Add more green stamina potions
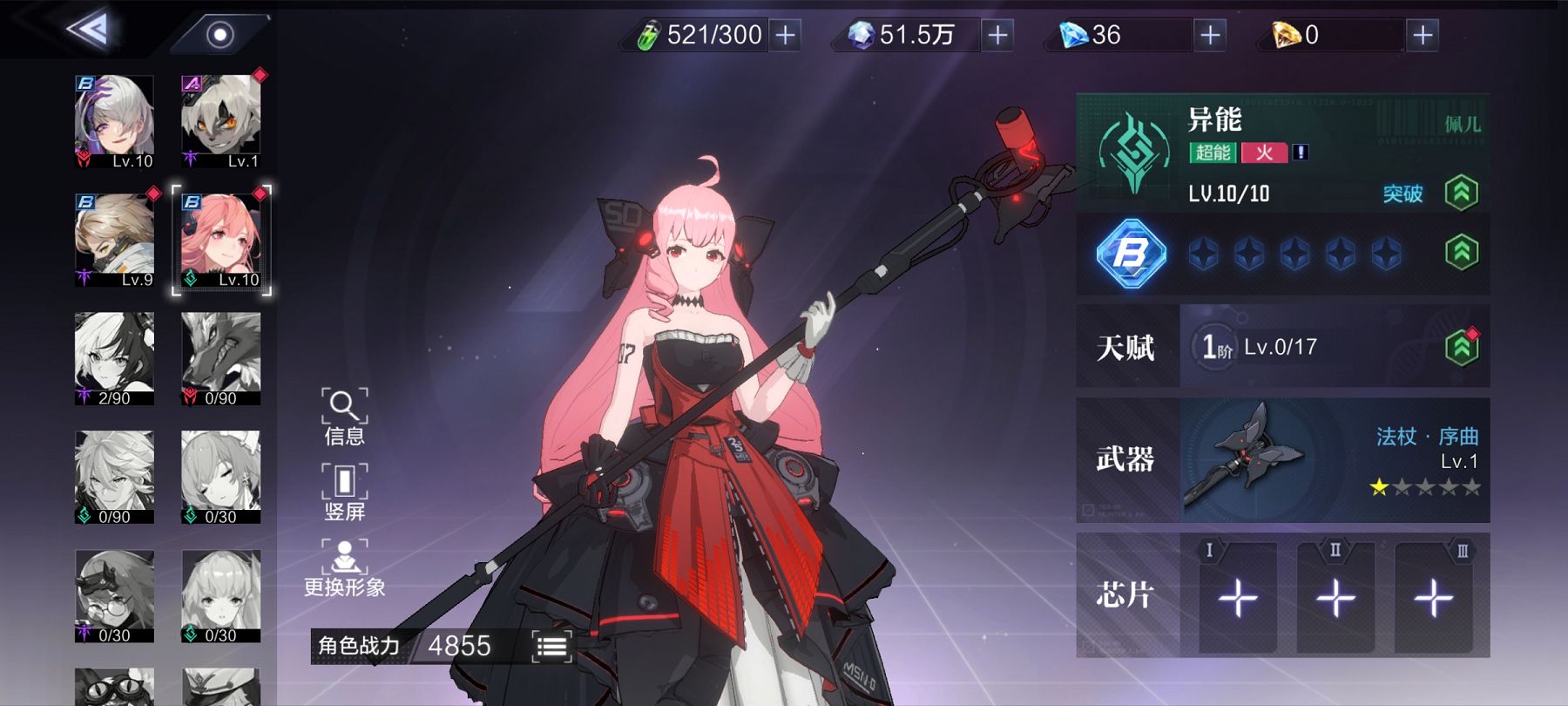 (x=786, y=35)
